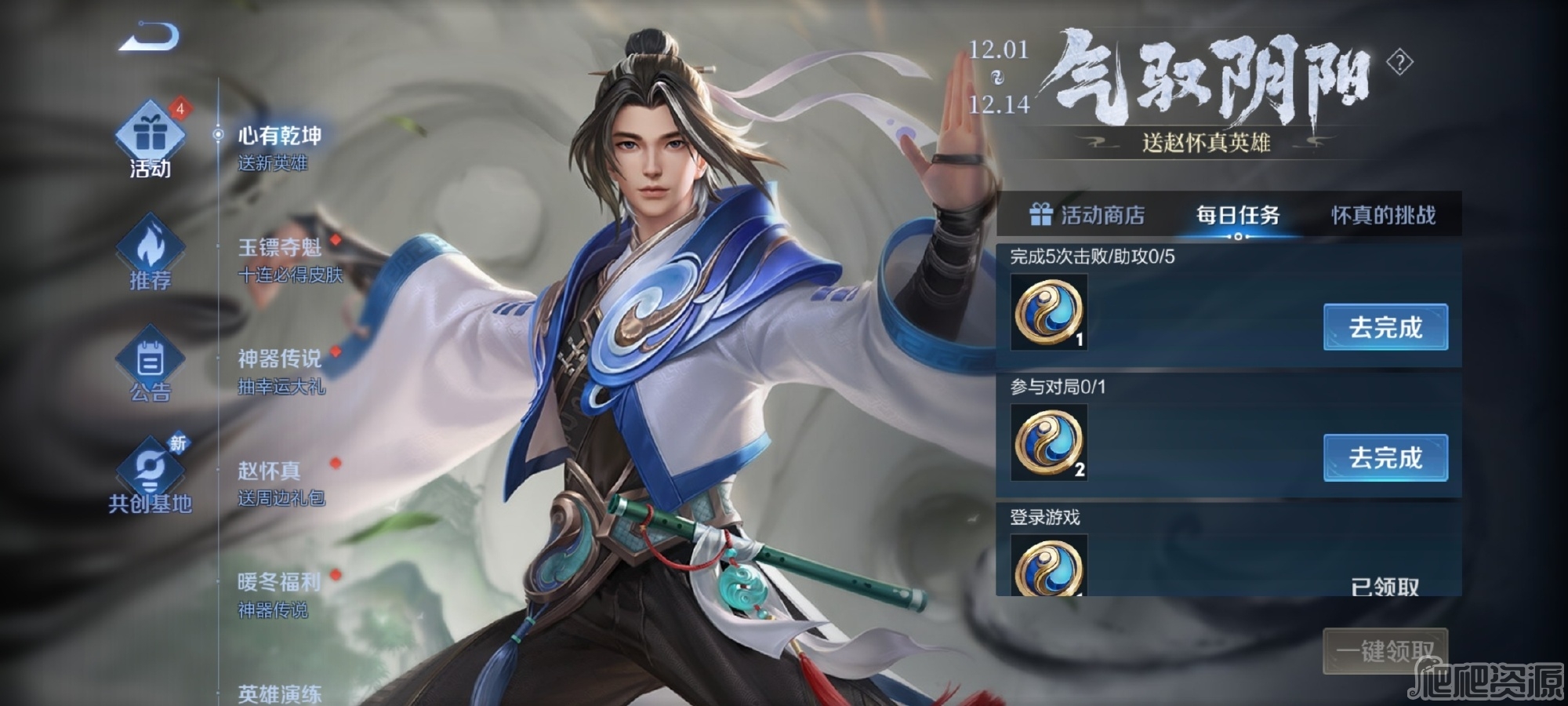Switch to the 活动商店 tab
This screenshot has height=706, width=1568.
click(1087, 215)
